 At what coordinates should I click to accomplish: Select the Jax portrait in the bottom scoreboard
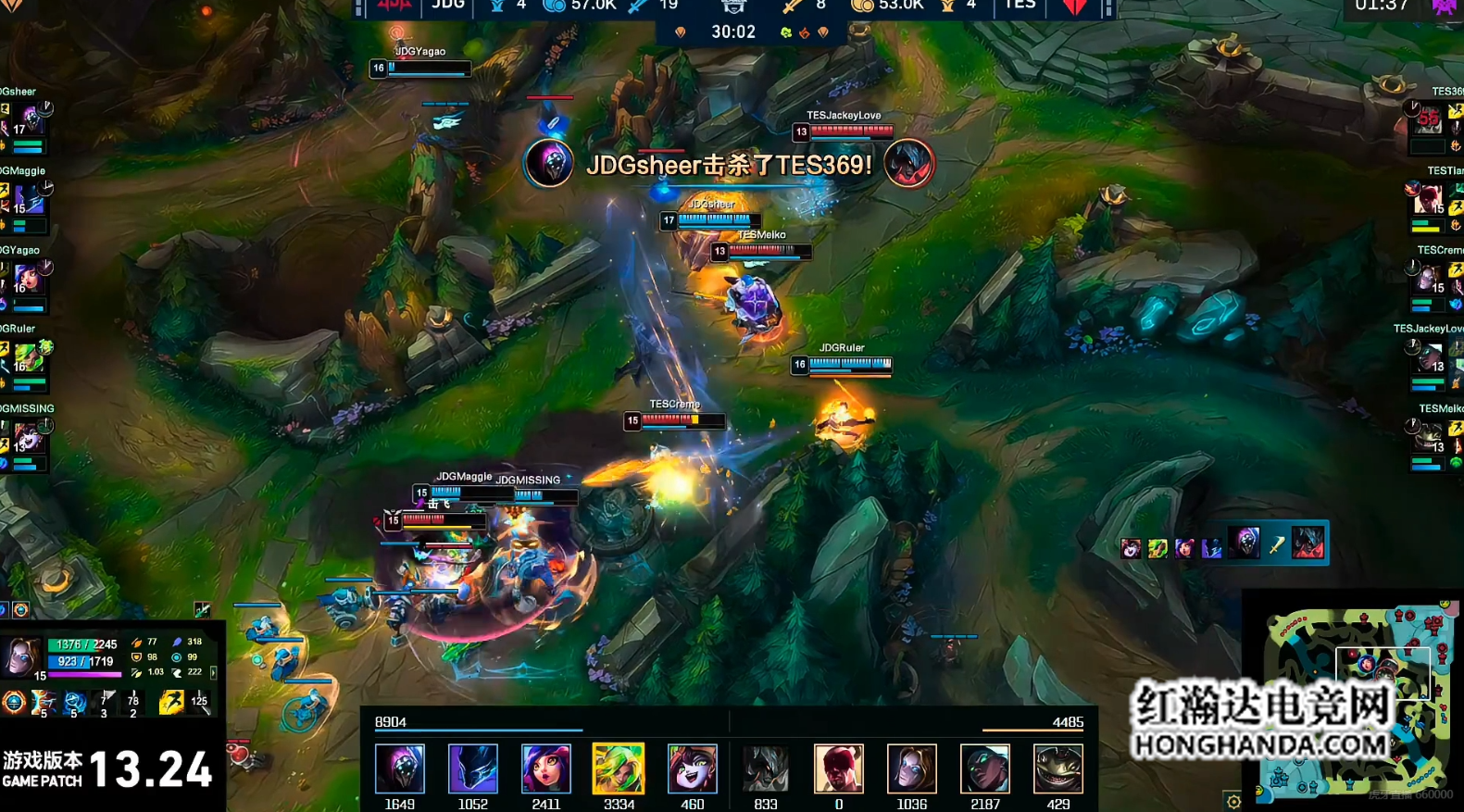pos(399,768)
